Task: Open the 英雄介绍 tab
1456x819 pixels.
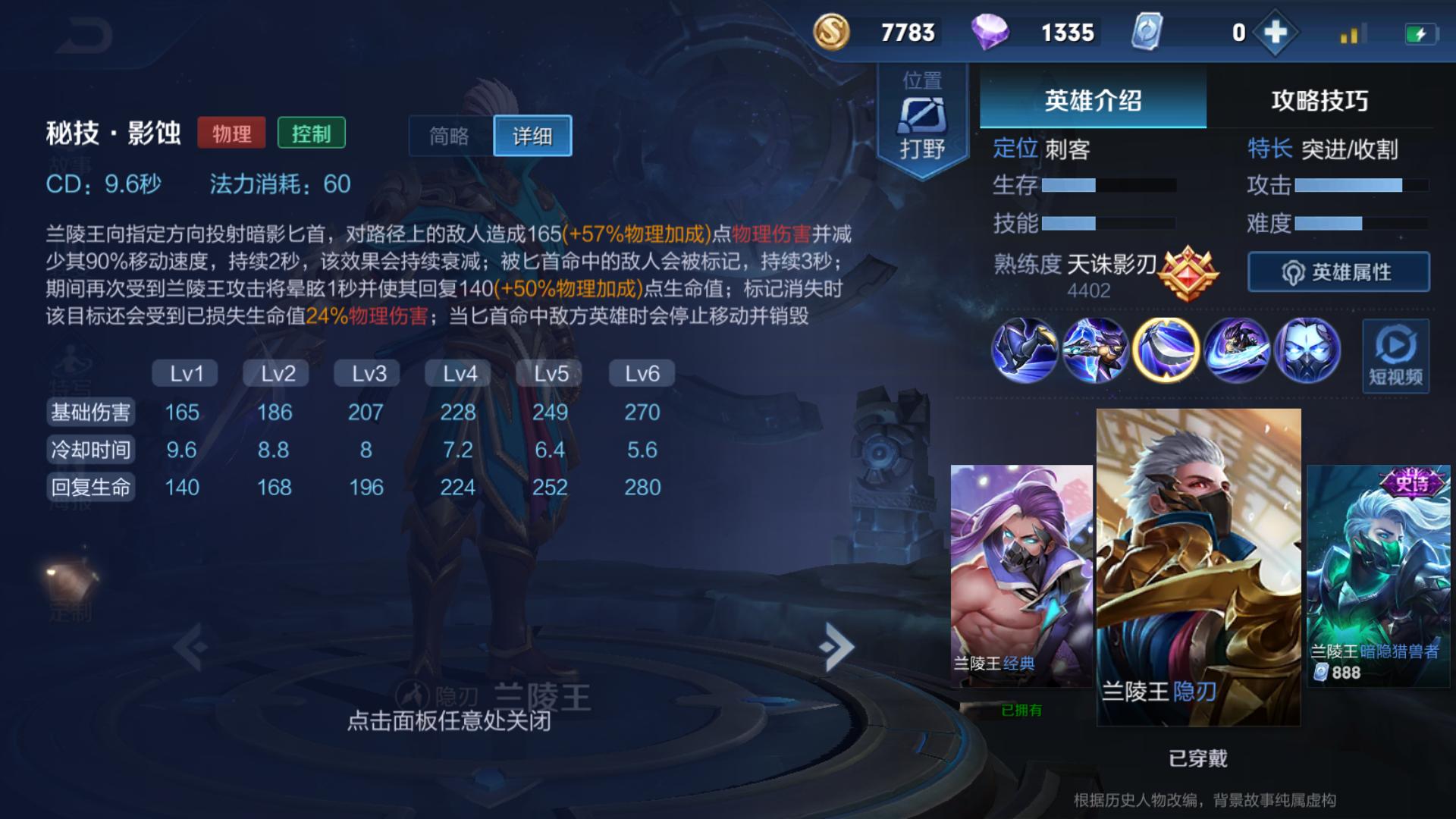Action: click(x=1092, y=101)
